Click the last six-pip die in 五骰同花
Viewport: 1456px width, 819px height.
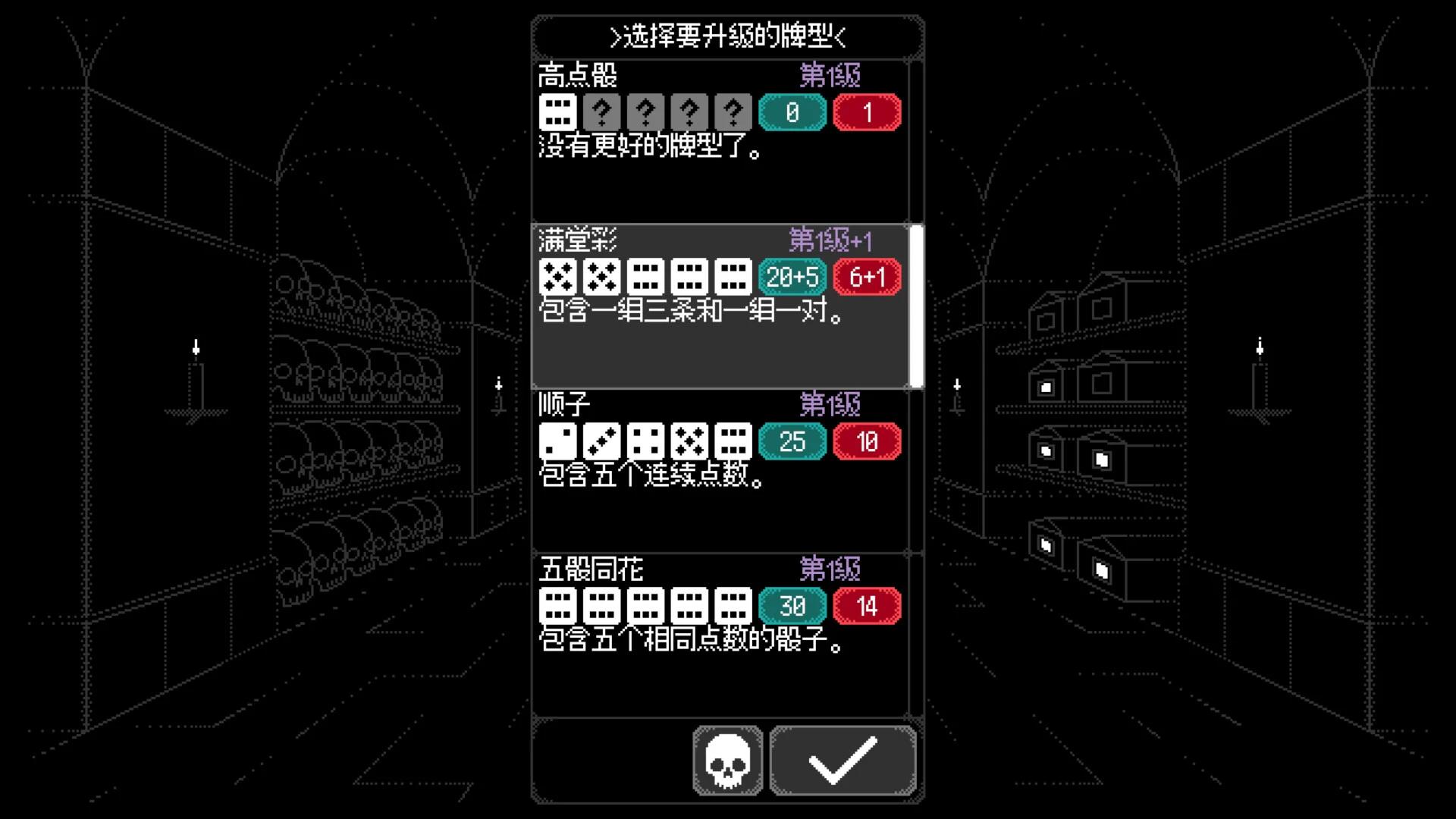(733, 605)
